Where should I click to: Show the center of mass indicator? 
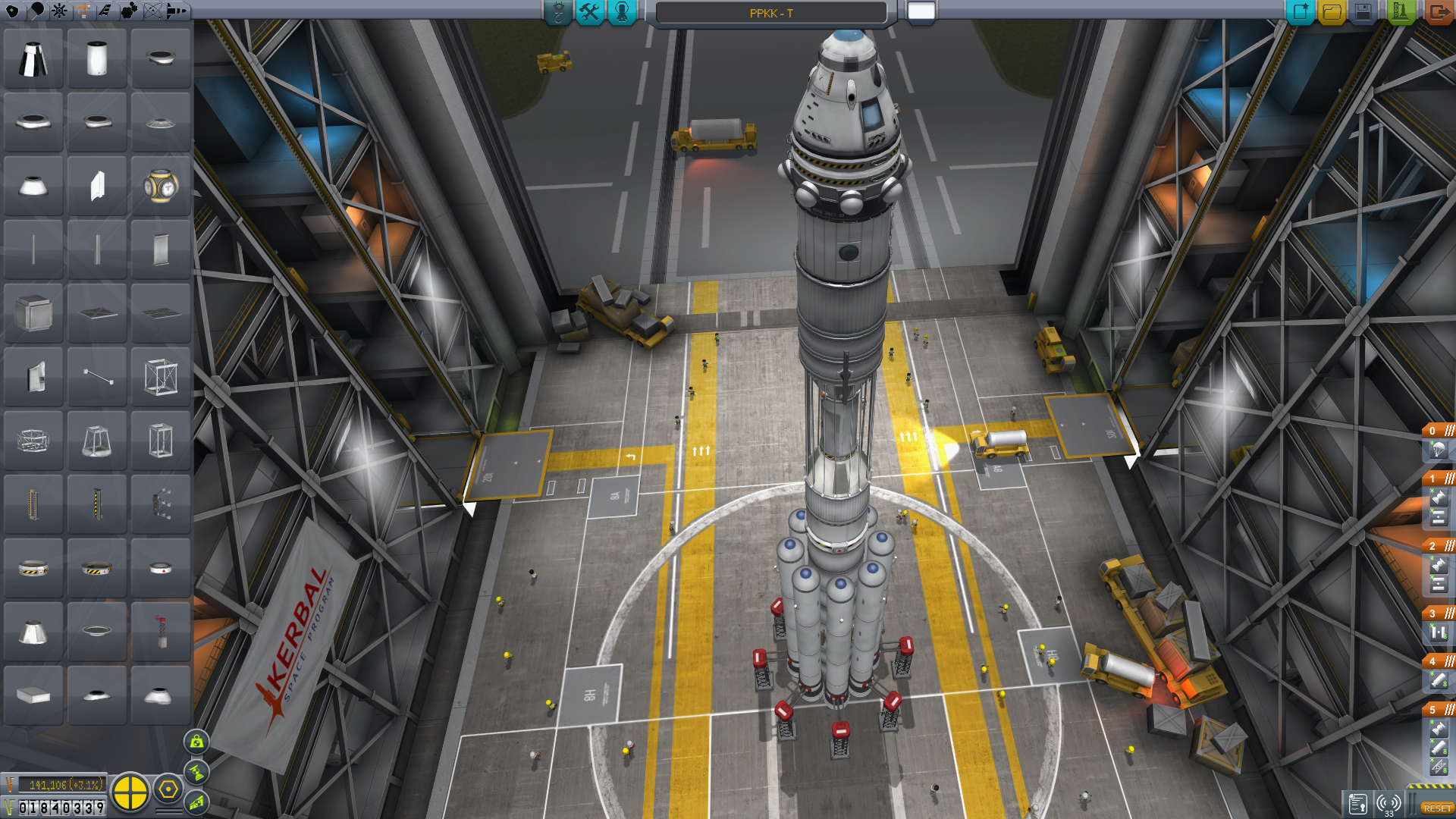196,742
